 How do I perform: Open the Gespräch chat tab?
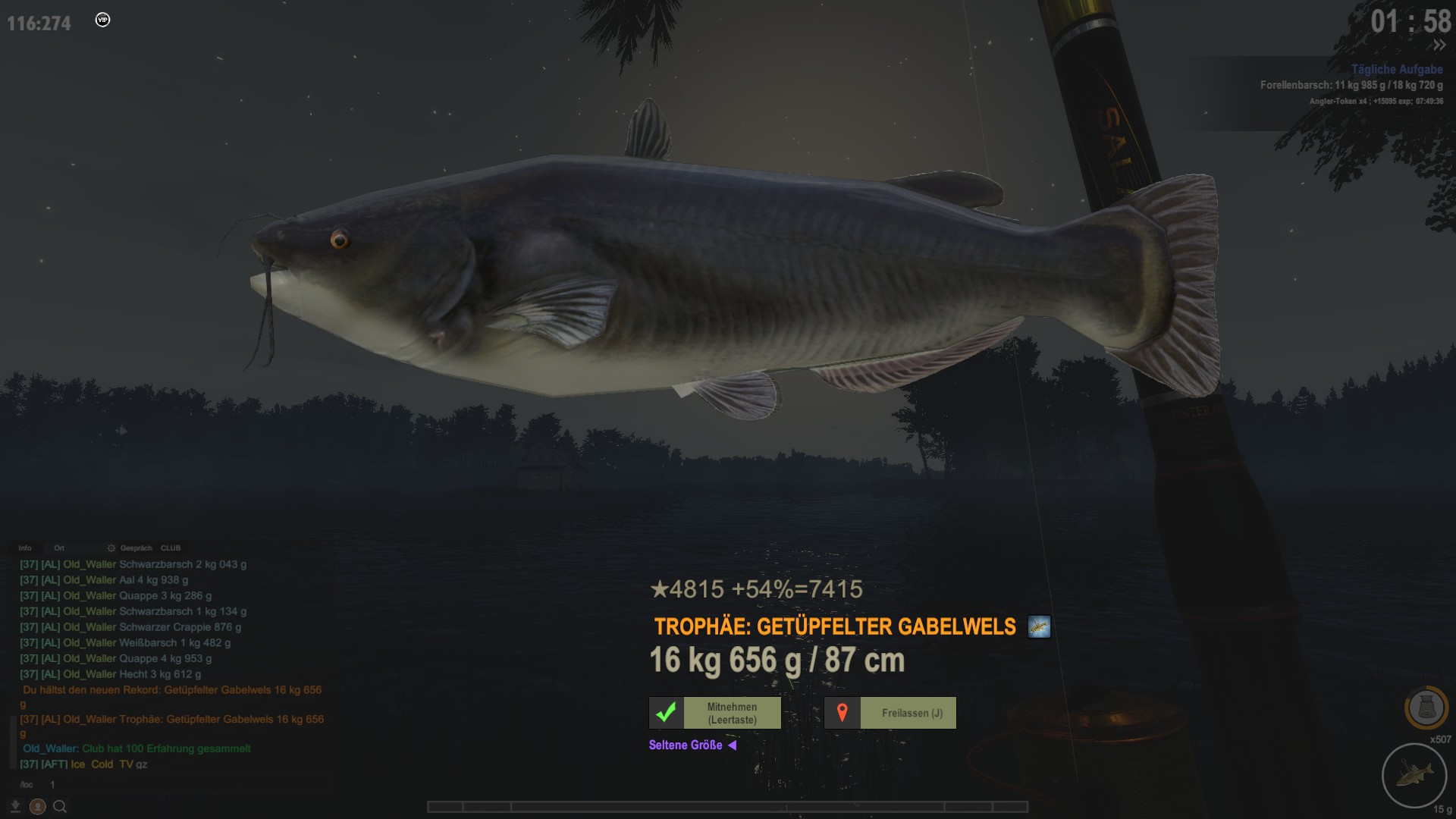coord(136,548)
